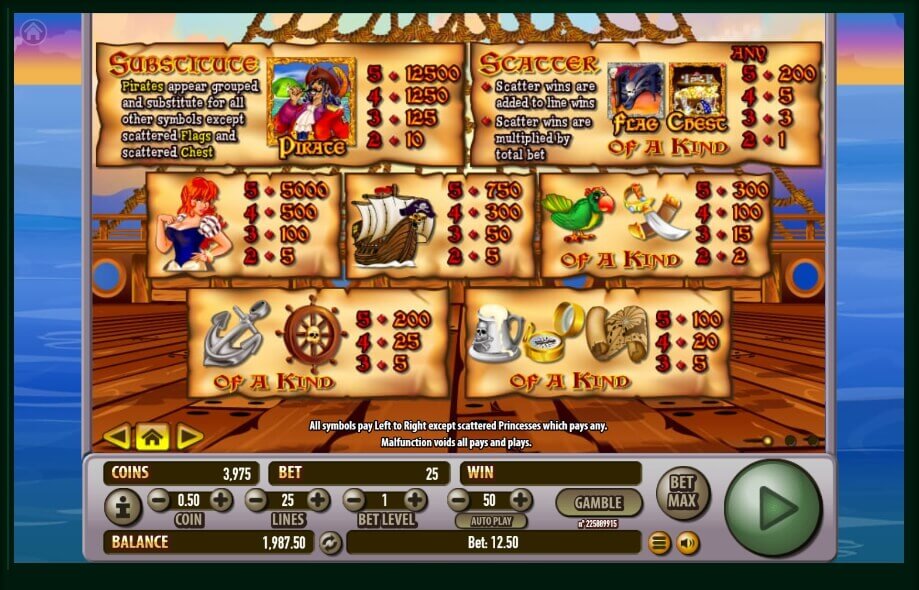
Task: Increase the number of lines
Action: [x=318, y=500]
